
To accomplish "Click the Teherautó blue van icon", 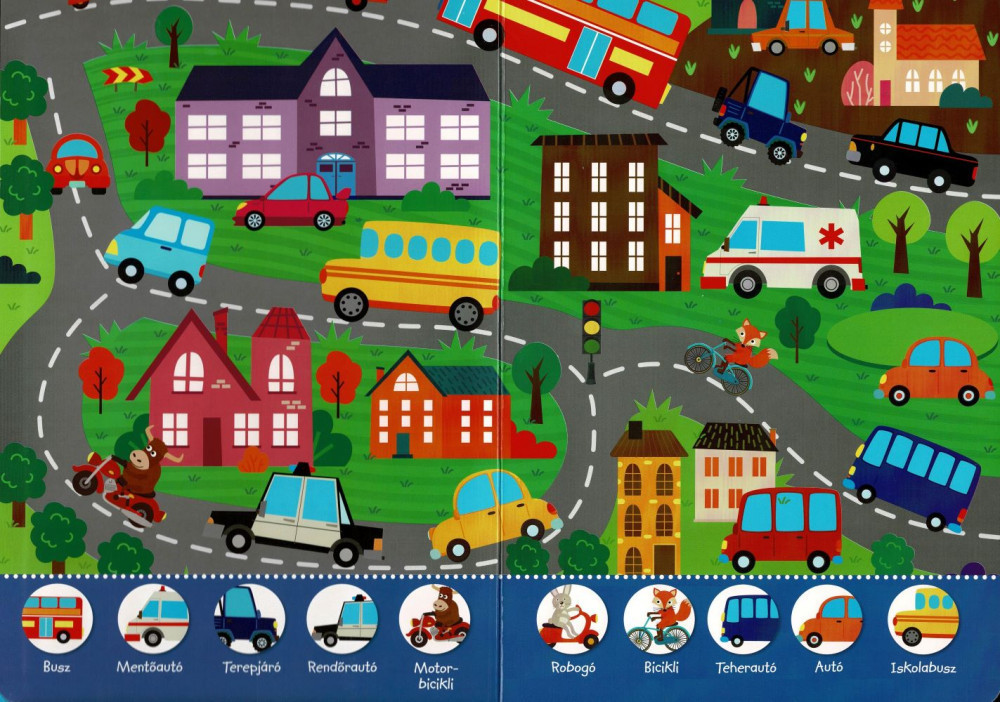I will [x=744, y=619].
